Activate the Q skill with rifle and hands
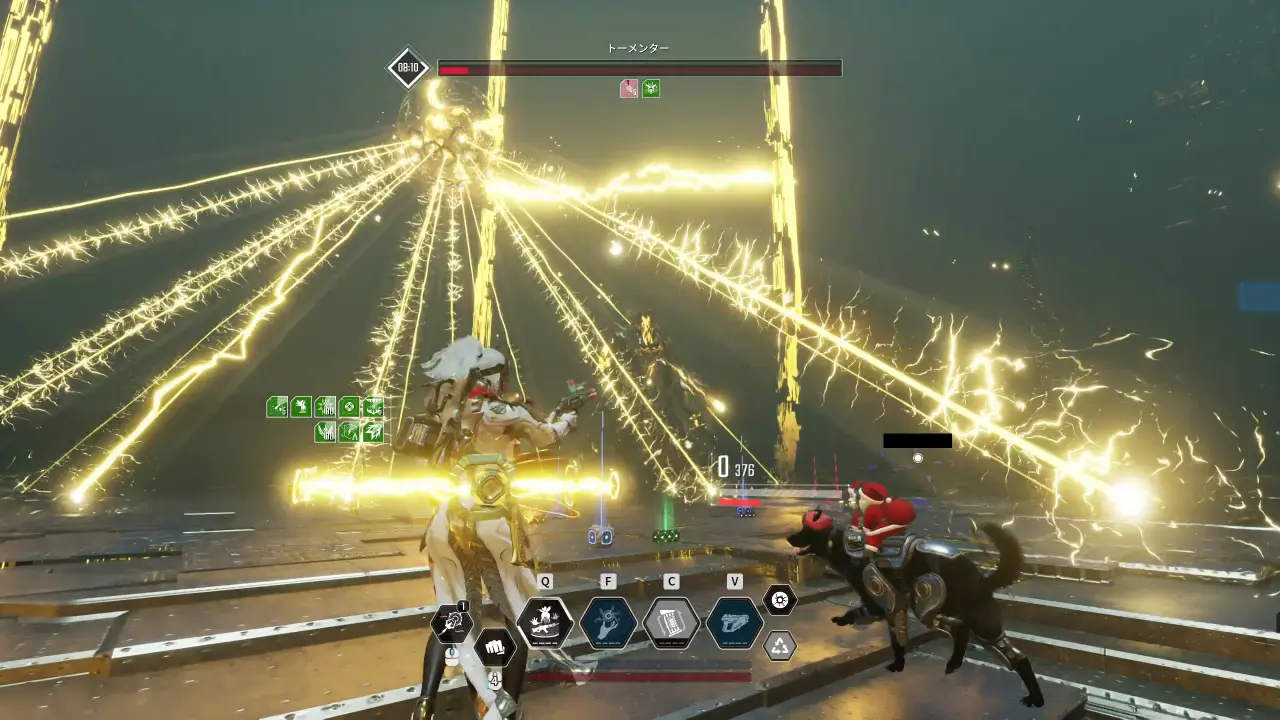1280x720 pixels. [x=546, y=623]
